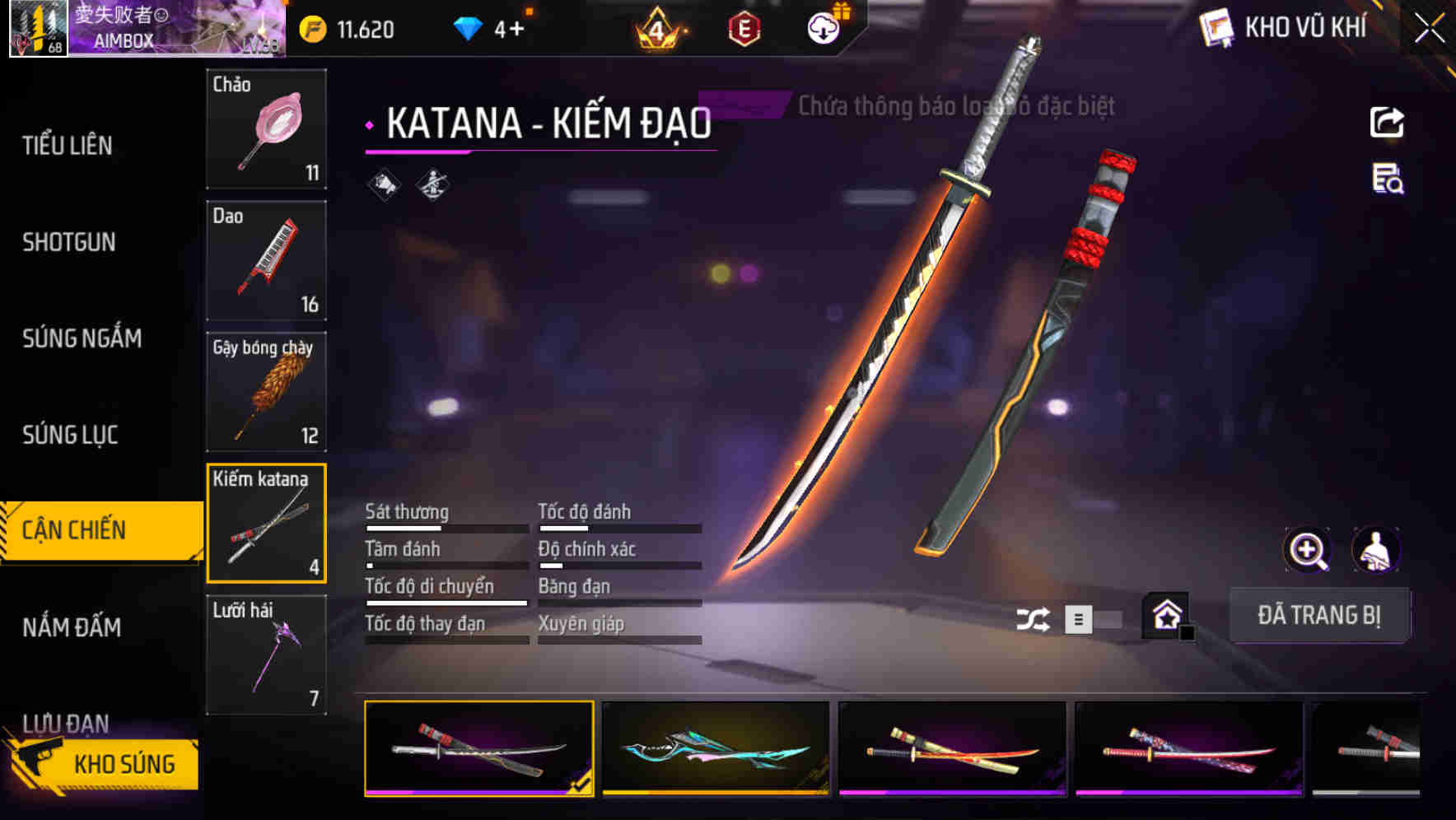Image resolution: width=1456 pixels, height=820 pixels.
Task: Favorite the katana with the star-home icon
Action: click(x=1164, y=614)
